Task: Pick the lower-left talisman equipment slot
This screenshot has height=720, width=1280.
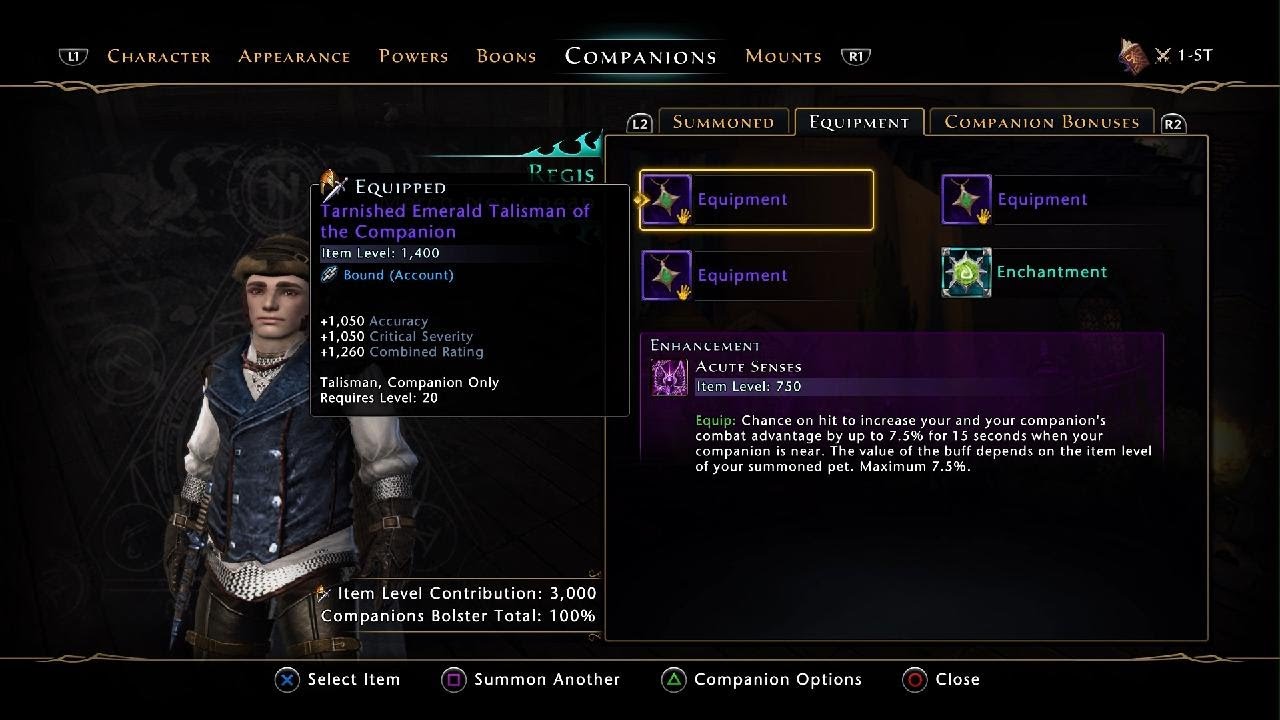Action: coord(714,276)
